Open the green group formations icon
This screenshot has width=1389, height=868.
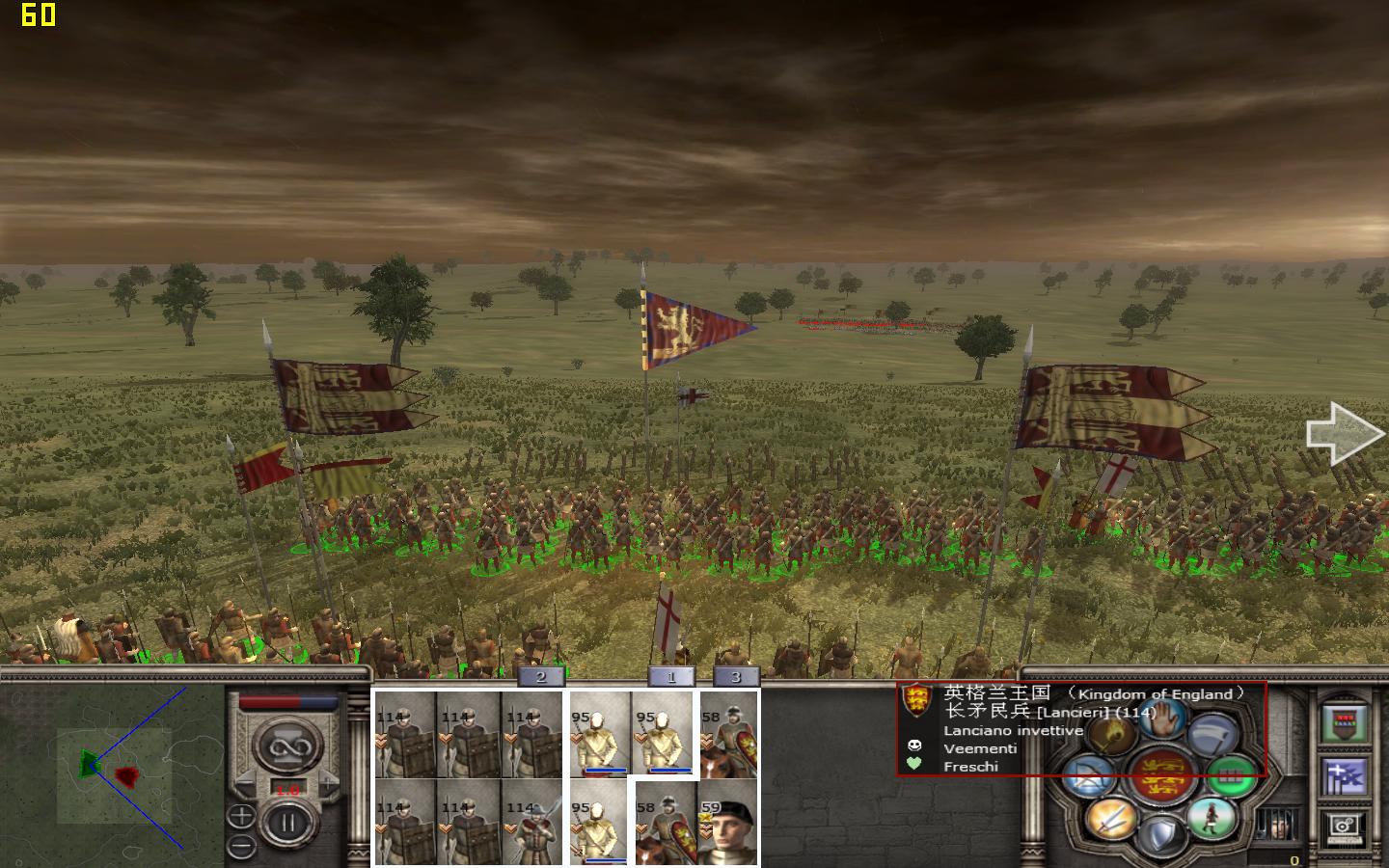tap(1231, 775)
